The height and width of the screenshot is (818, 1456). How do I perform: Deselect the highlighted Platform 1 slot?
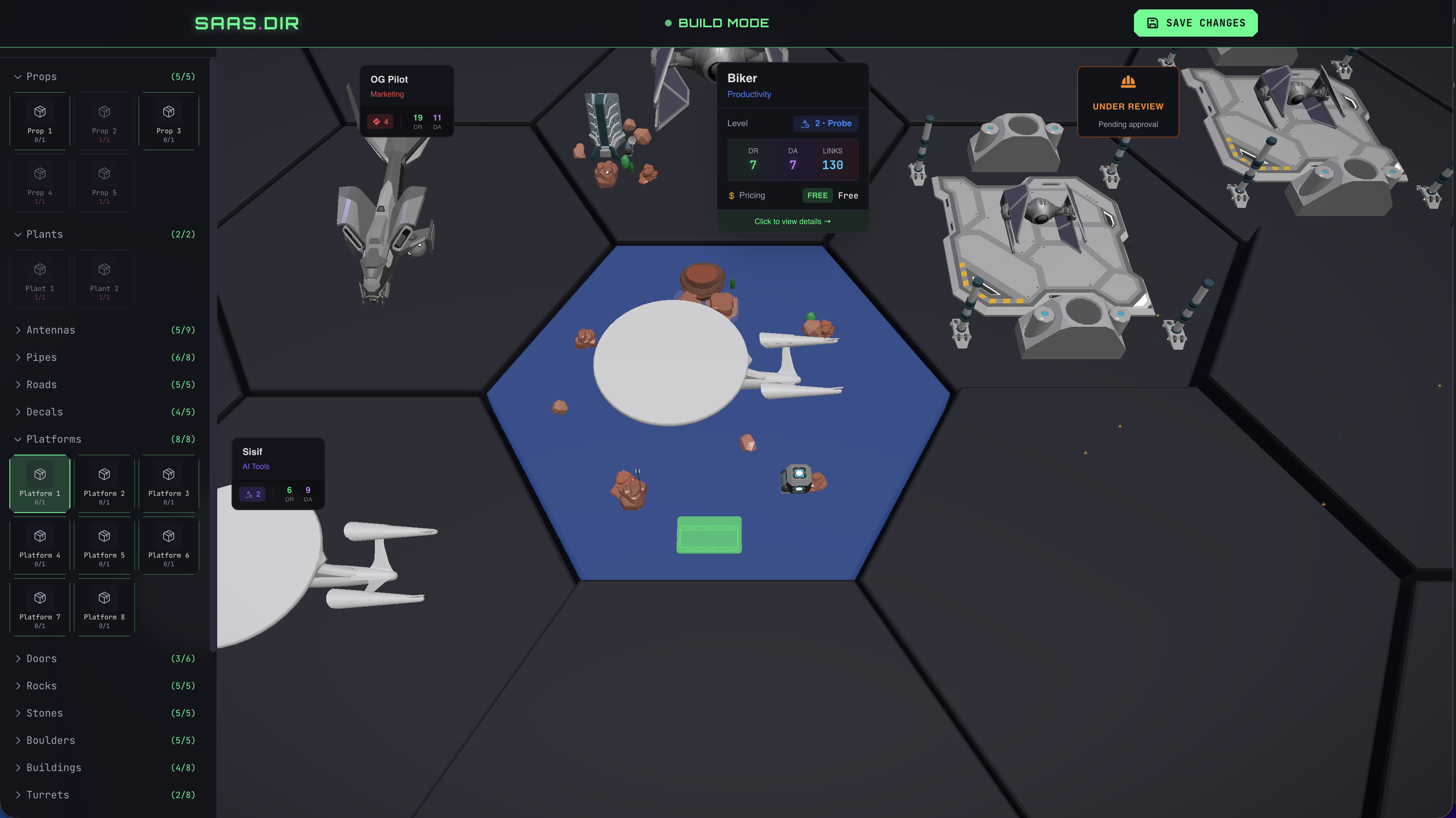(x=39, y=484)
